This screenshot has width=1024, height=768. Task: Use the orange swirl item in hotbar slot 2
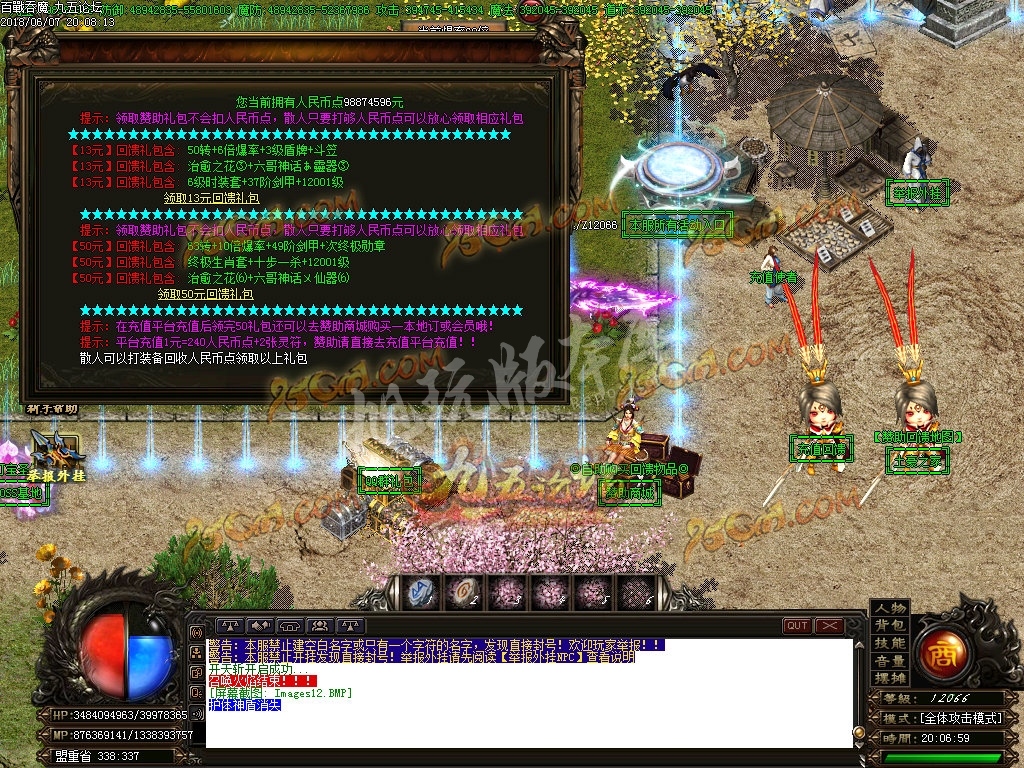click(x=463, y=591)
